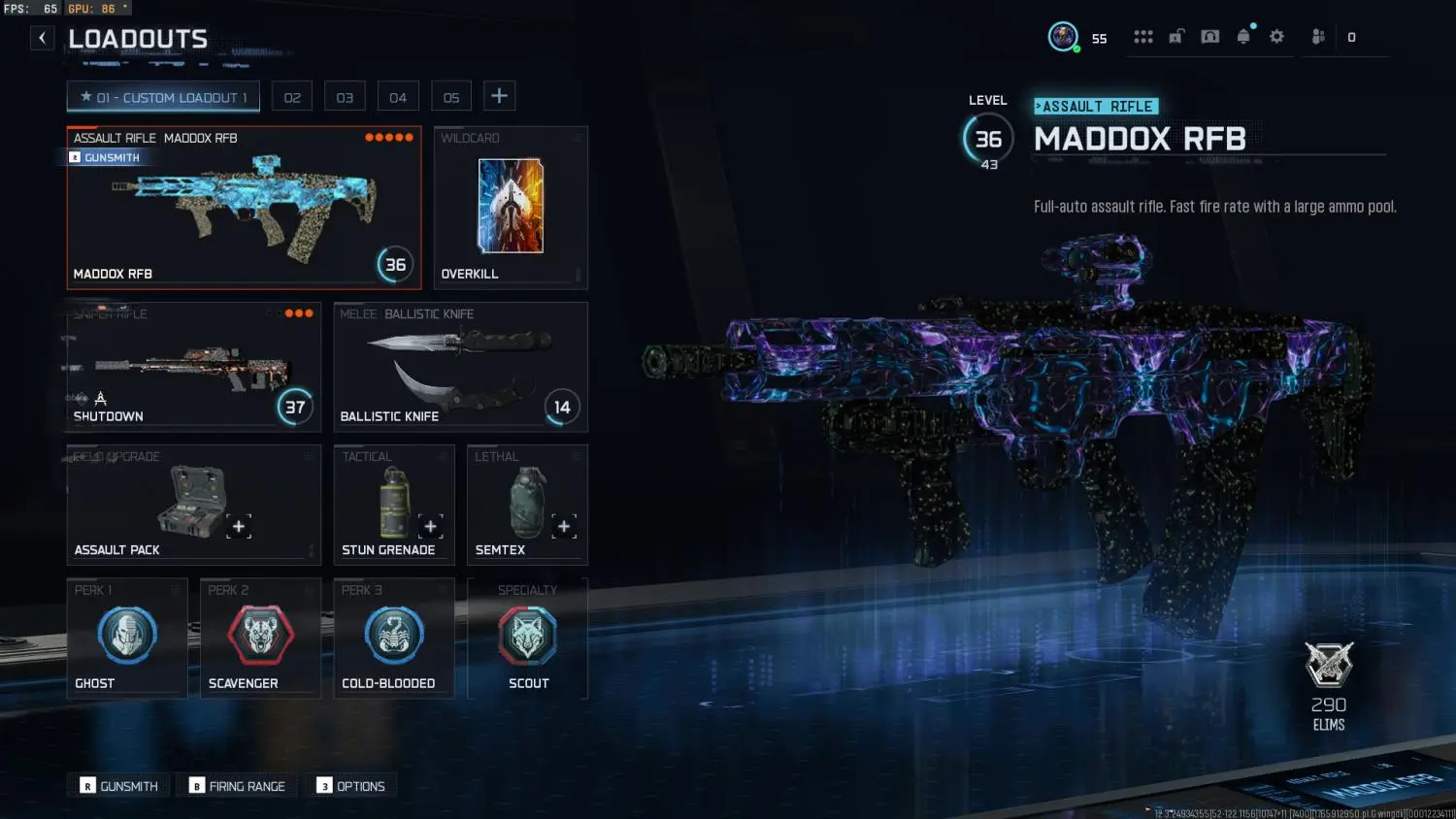Open the Scout specialty icon

[x=527, y=636]
